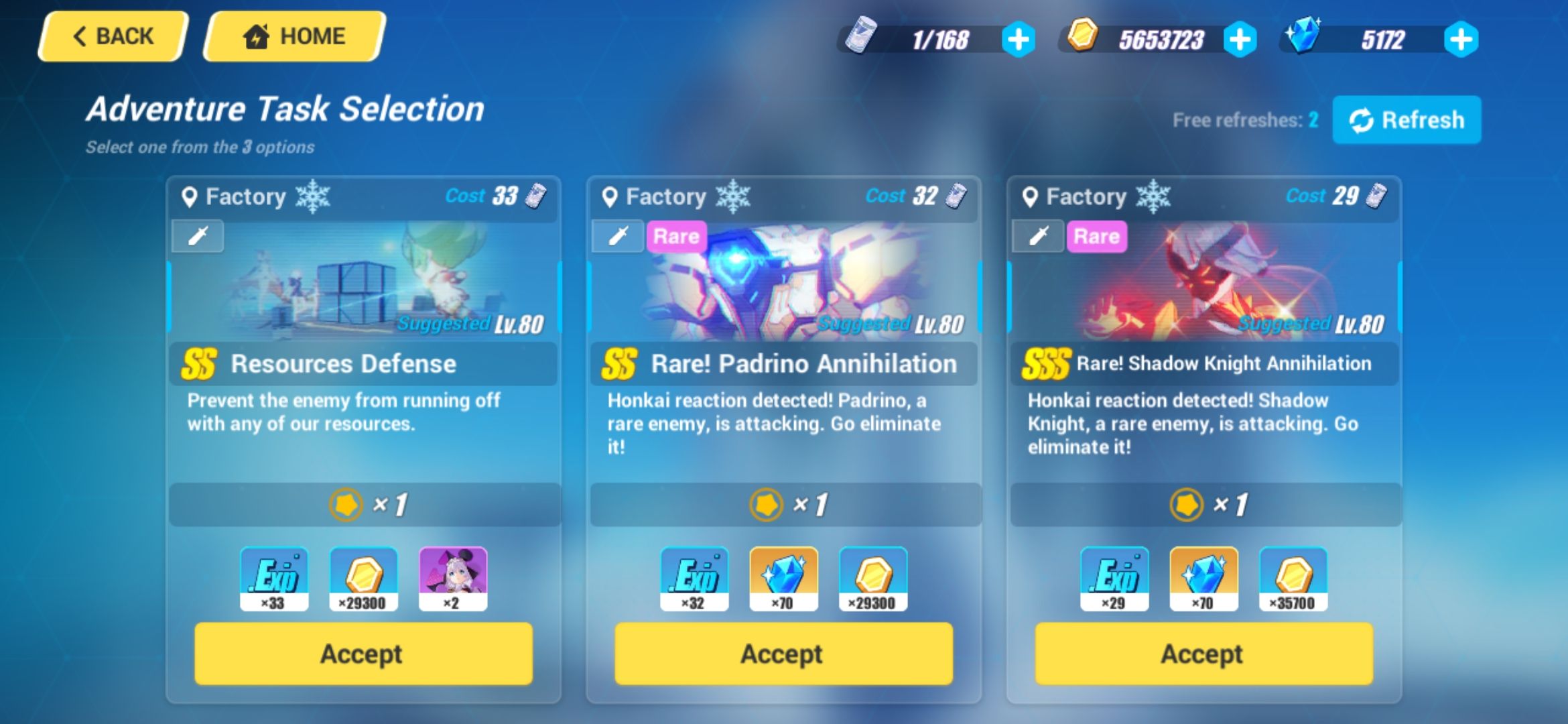Screen dimensions: 1568x724
Task: Click the Factory location pin on the first card
Action: [x=190, y=196]
